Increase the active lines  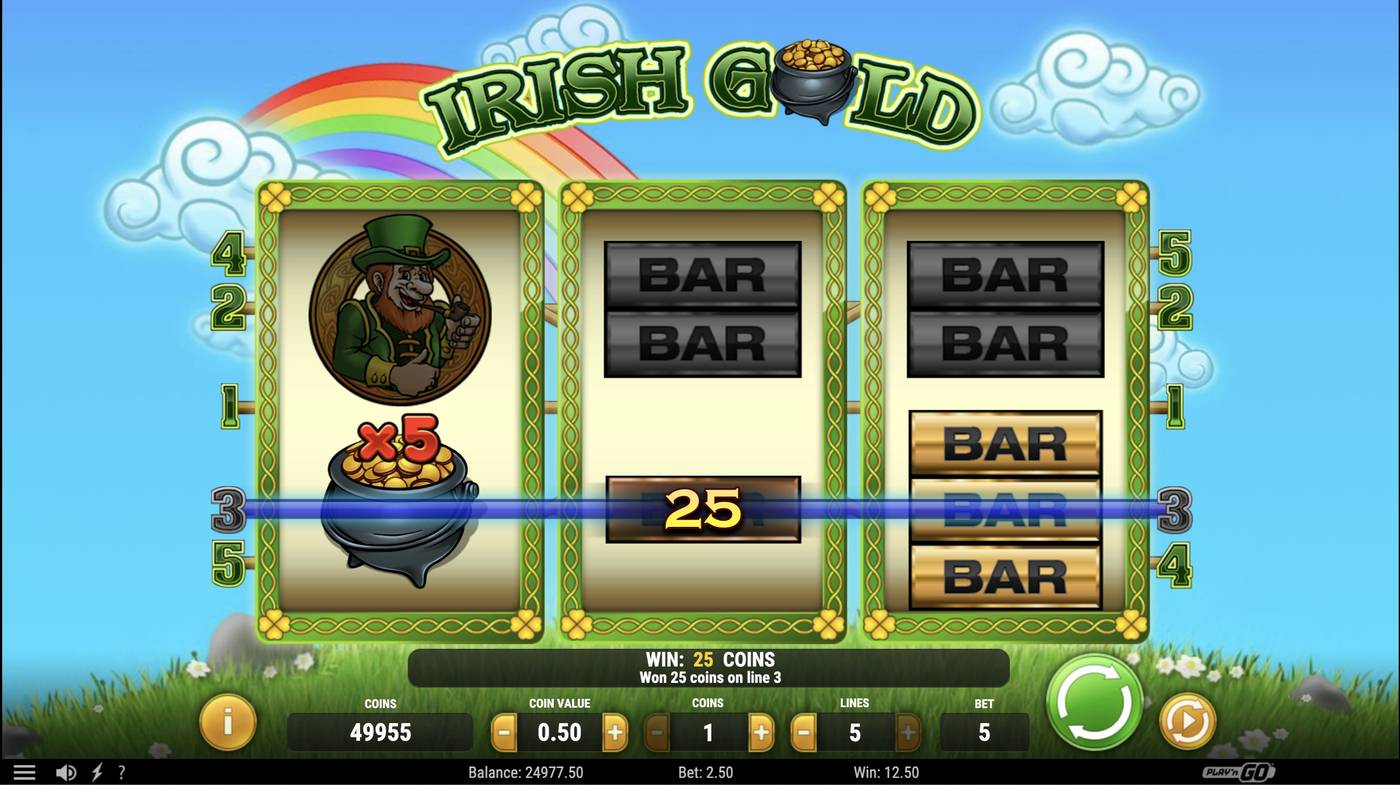pyautogui.click(x=908, y=731)
